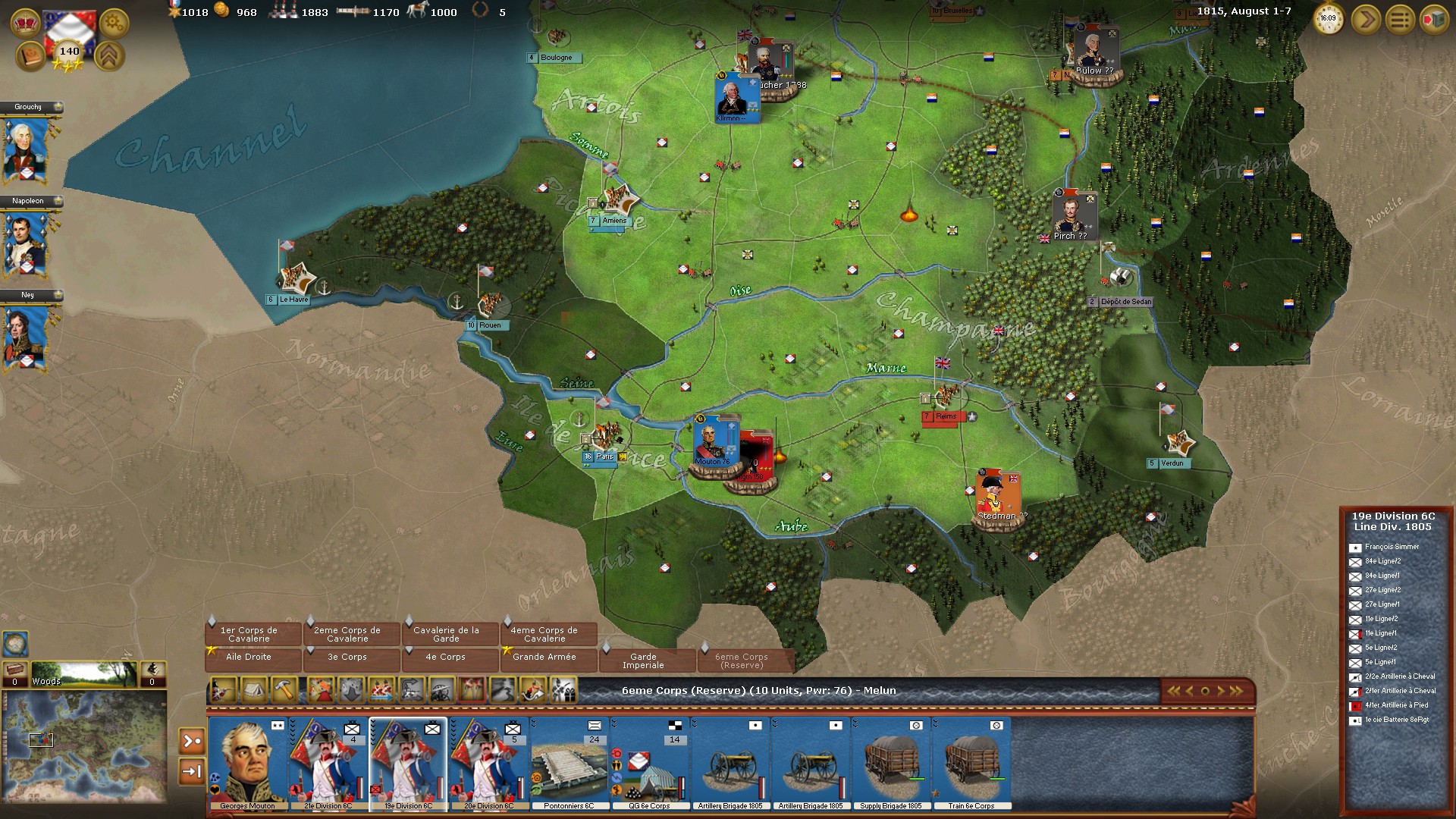Activate the hammer build order icon

pos(284,691)
